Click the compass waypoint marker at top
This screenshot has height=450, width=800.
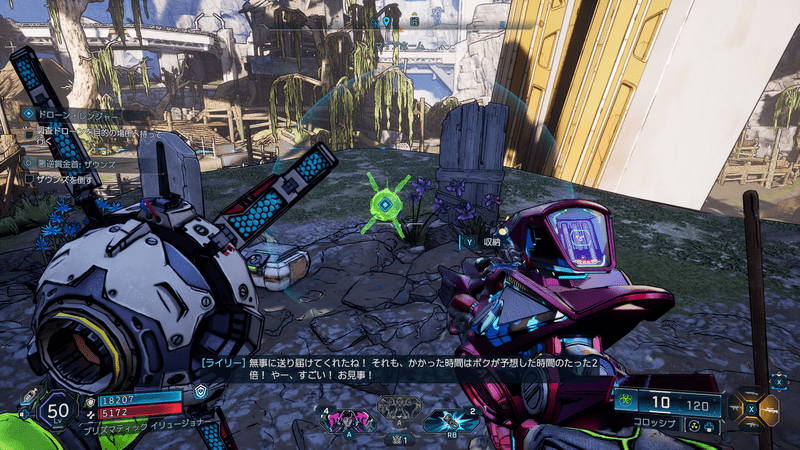[x=386, y=20]
